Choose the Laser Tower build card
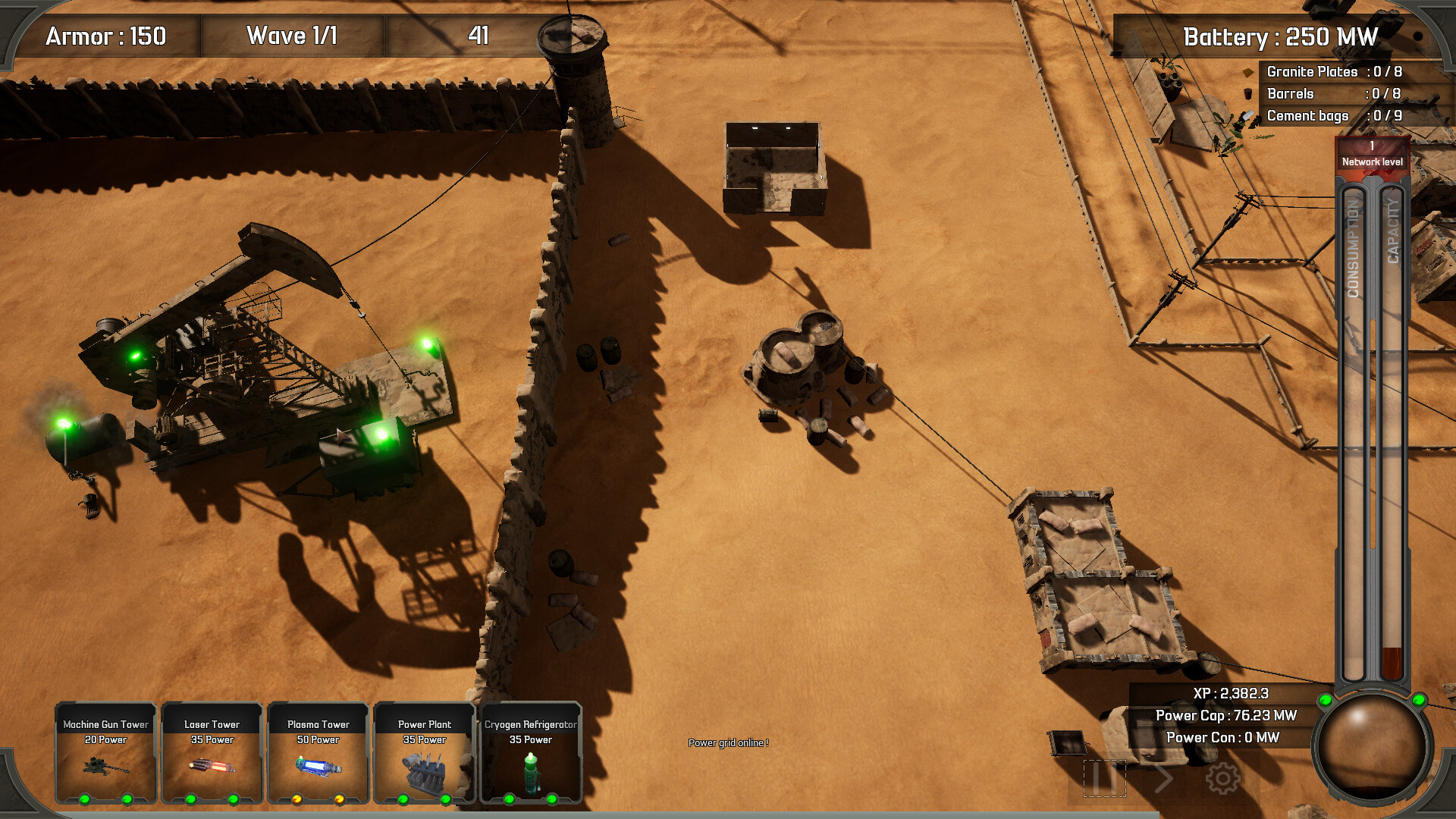 tap(212, 752)
